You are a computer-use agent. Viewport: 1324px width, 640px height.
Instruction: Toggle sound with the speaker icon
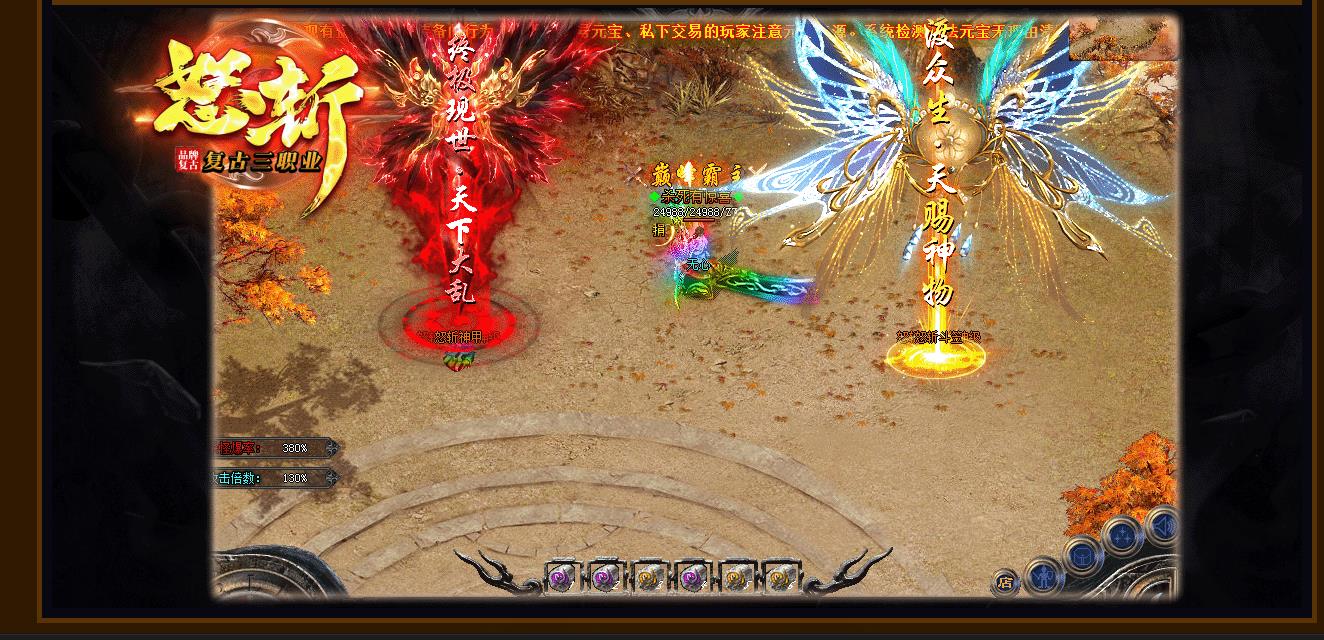pos(1160,525)
